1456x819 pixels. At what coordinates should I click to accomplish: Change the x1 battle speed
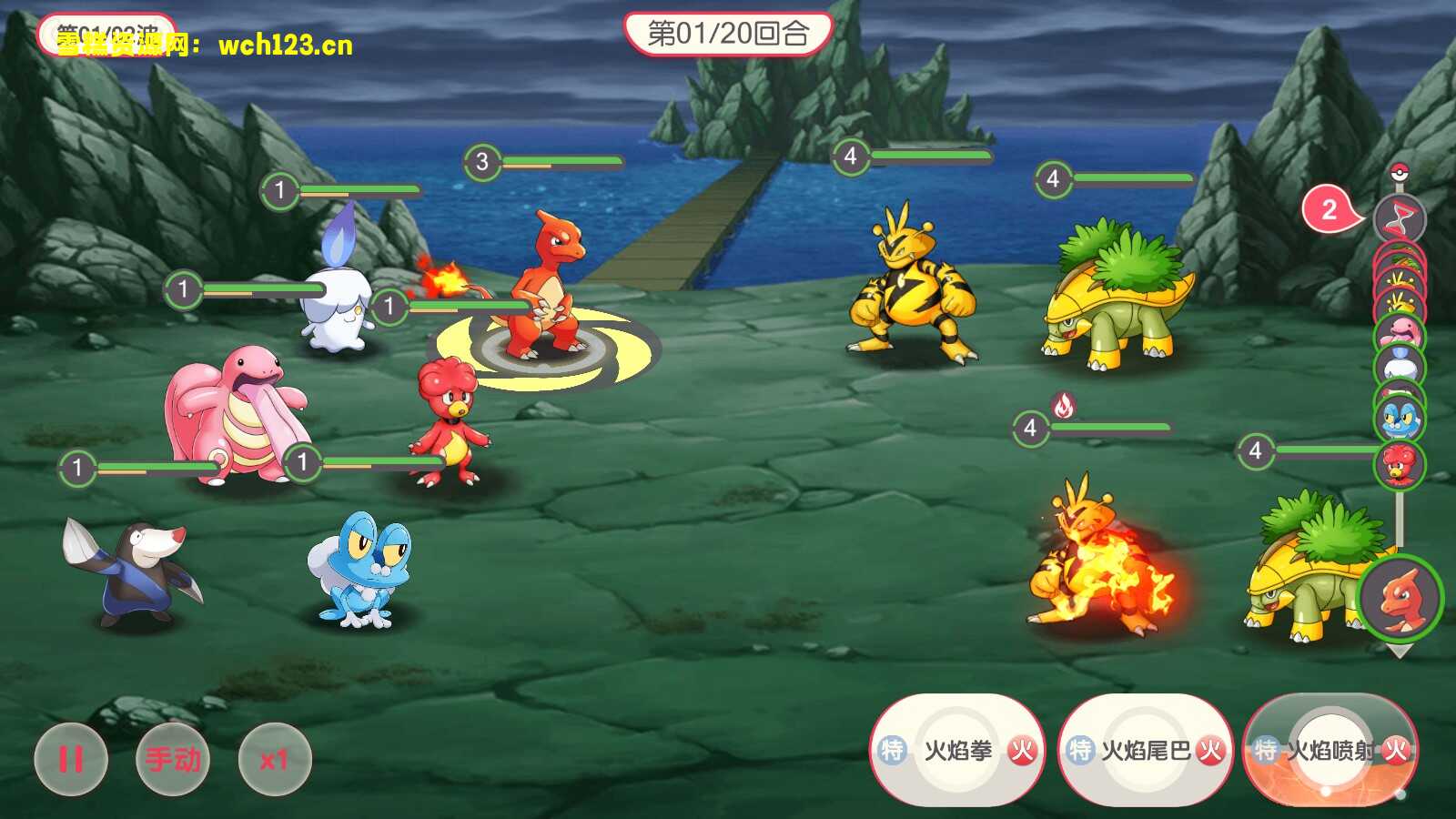pos(274,759)
